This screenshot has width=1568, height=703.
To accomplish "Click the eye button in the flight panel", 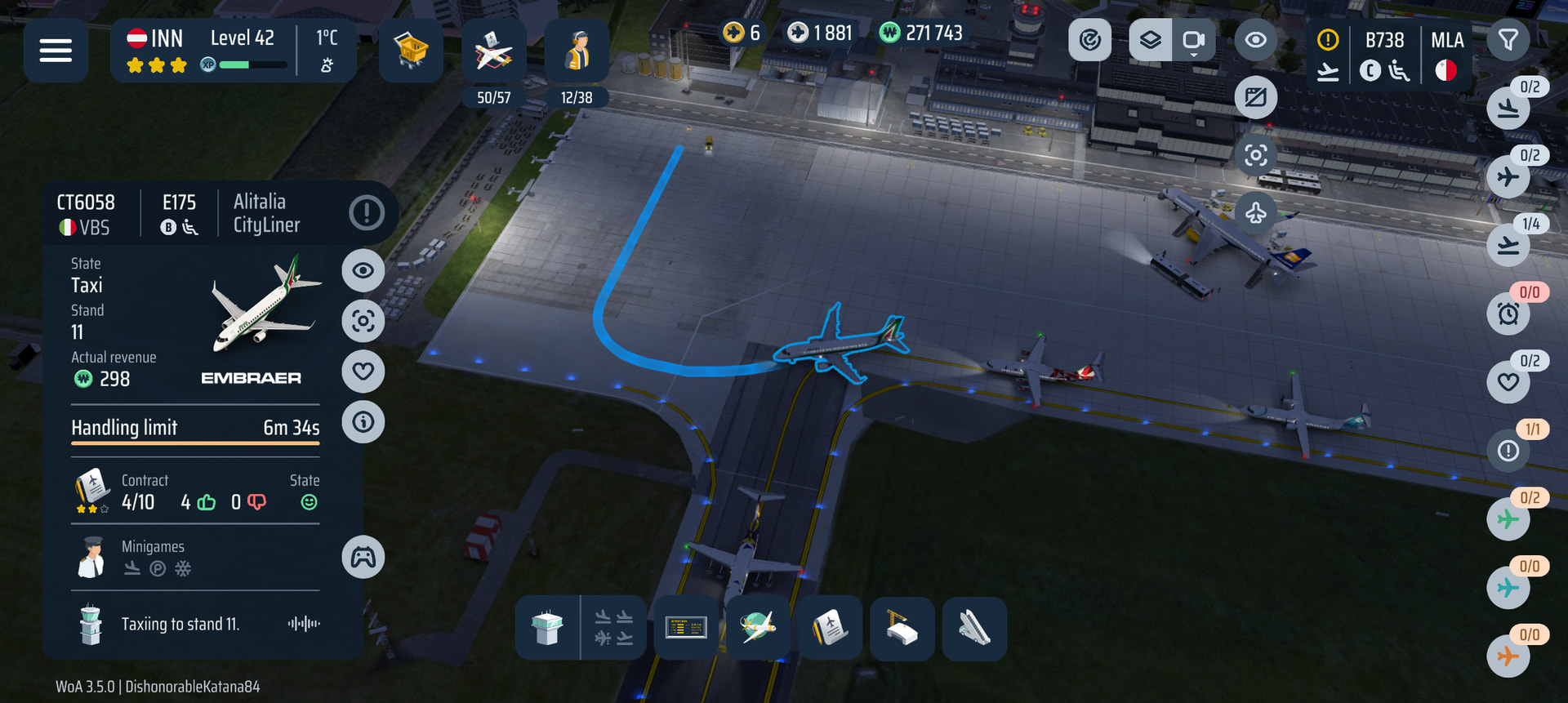I will [x=363, y=270].
